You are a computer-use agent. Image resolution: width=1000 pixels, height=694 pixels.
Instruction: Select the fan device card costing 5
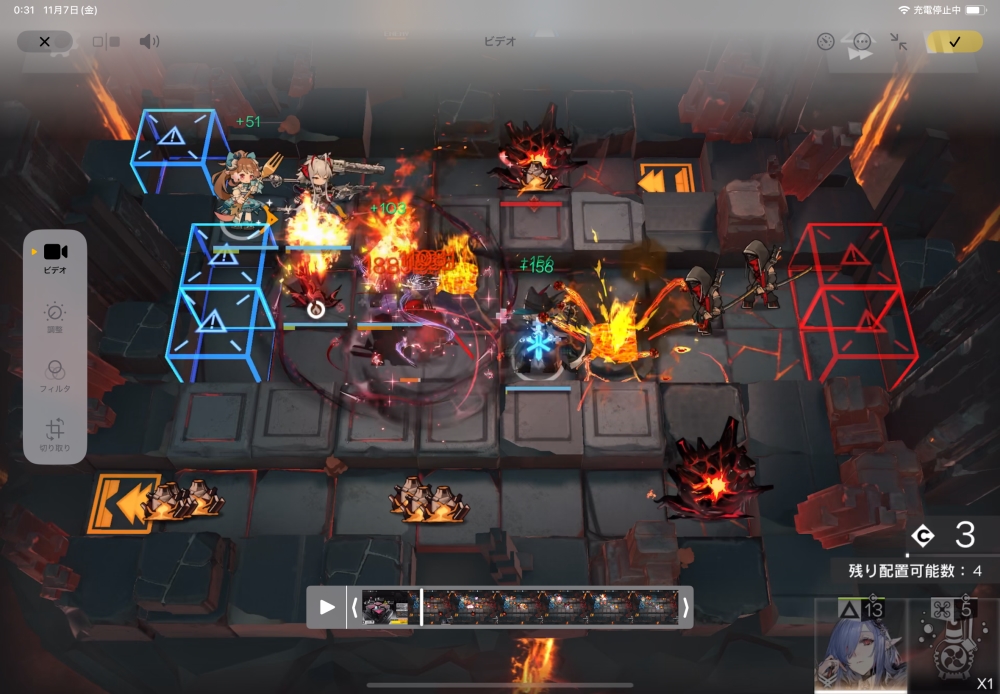click(x=953, y=647)
